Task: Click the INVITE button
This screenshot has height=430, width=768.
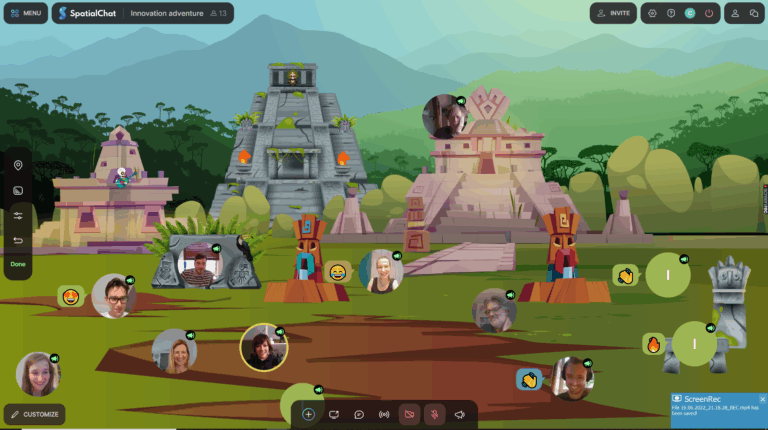Action: pyautogui.click(x=613, y=13)
